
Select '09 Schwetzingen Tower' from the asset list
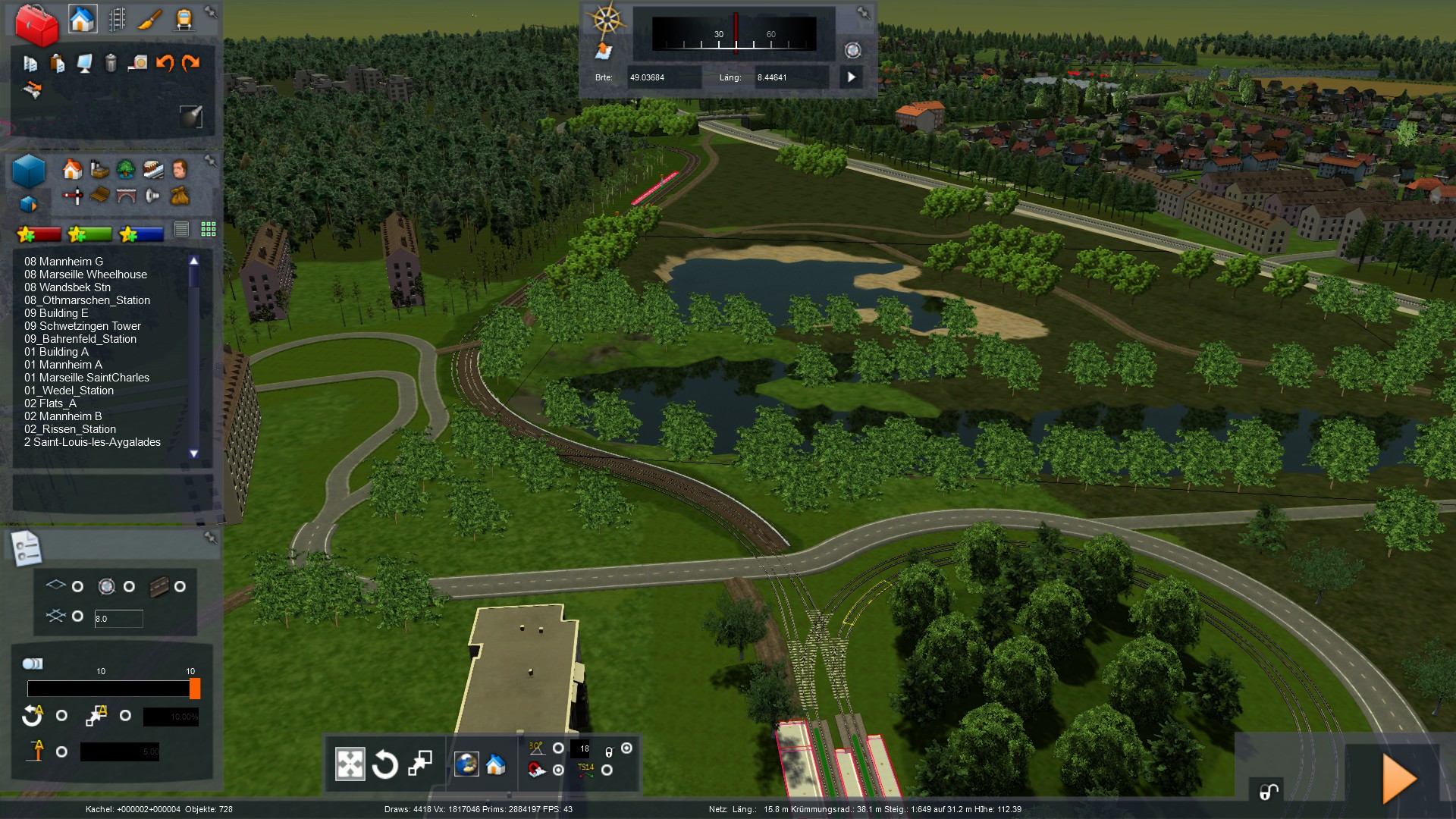coord(83,326)
